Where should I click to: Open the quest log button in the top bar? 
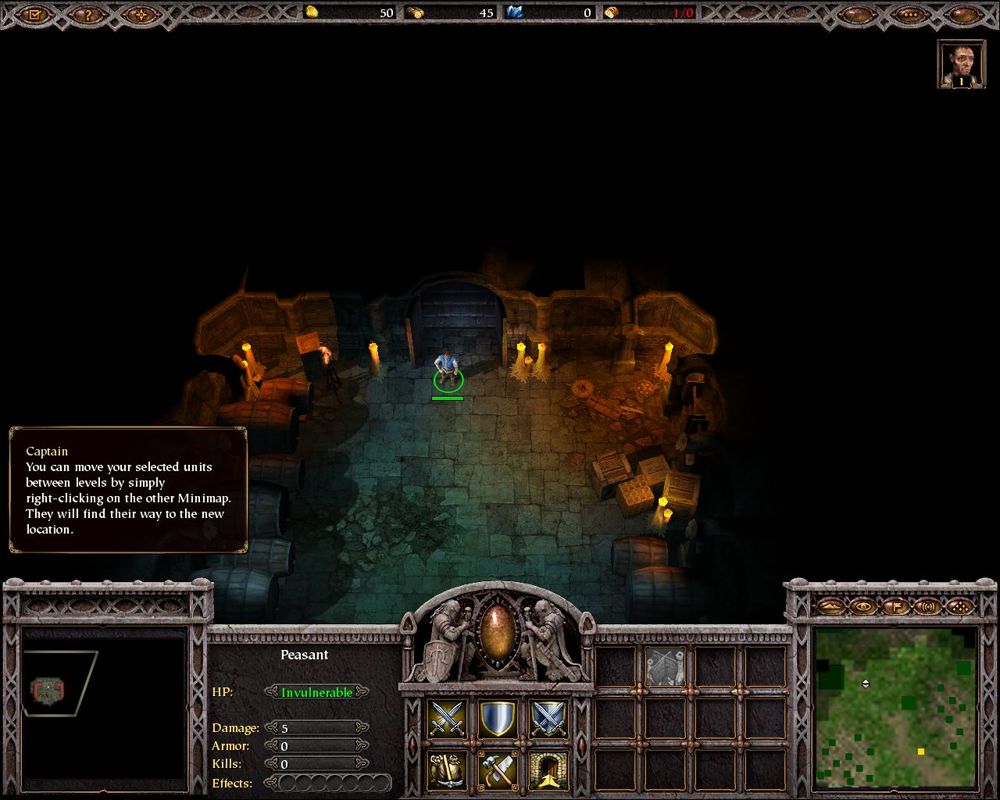(x=36, y=14)
